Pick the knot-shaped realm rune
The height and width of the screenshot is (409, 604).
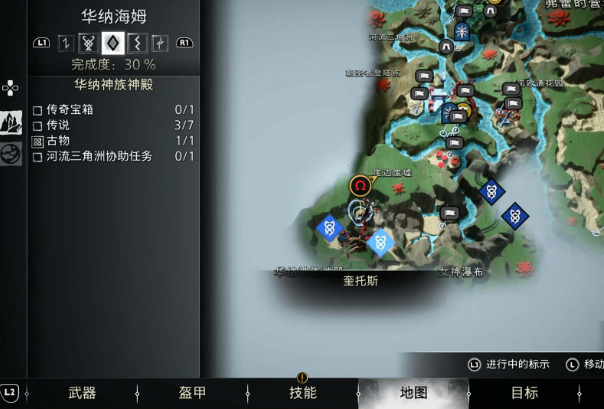89,43
